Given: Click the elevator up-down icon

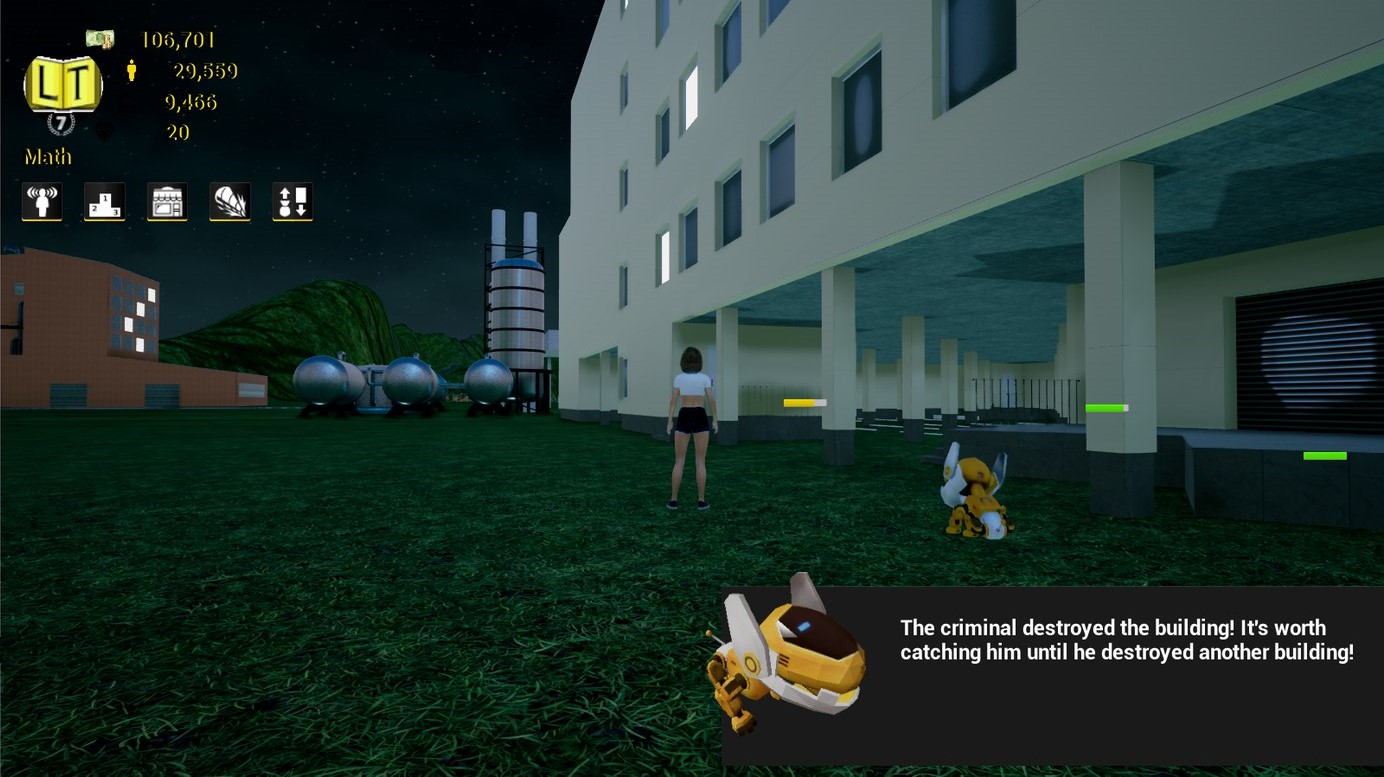Looking at the screenshot, I should click(x=291, y=201).
